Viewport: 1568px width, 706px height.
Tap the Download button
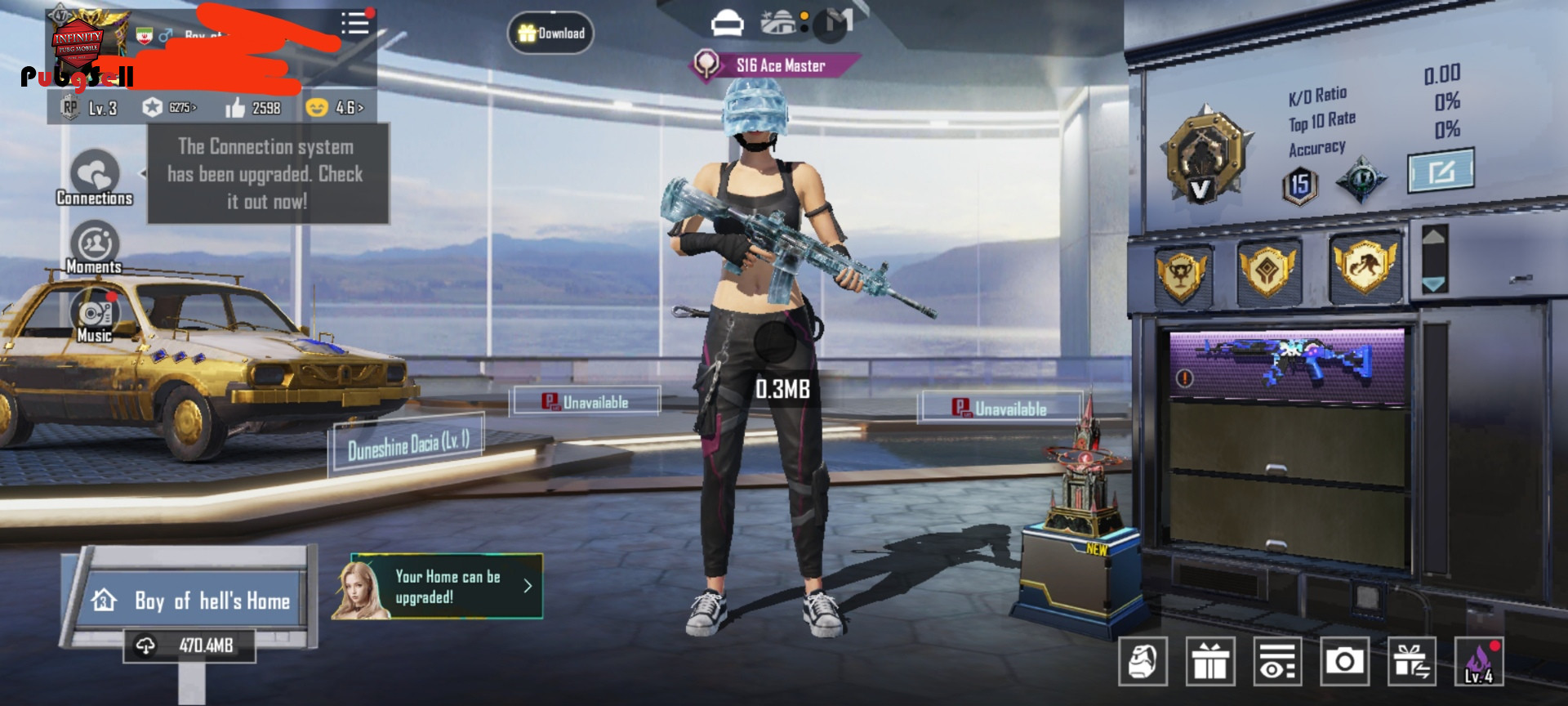tap(551, 34)
